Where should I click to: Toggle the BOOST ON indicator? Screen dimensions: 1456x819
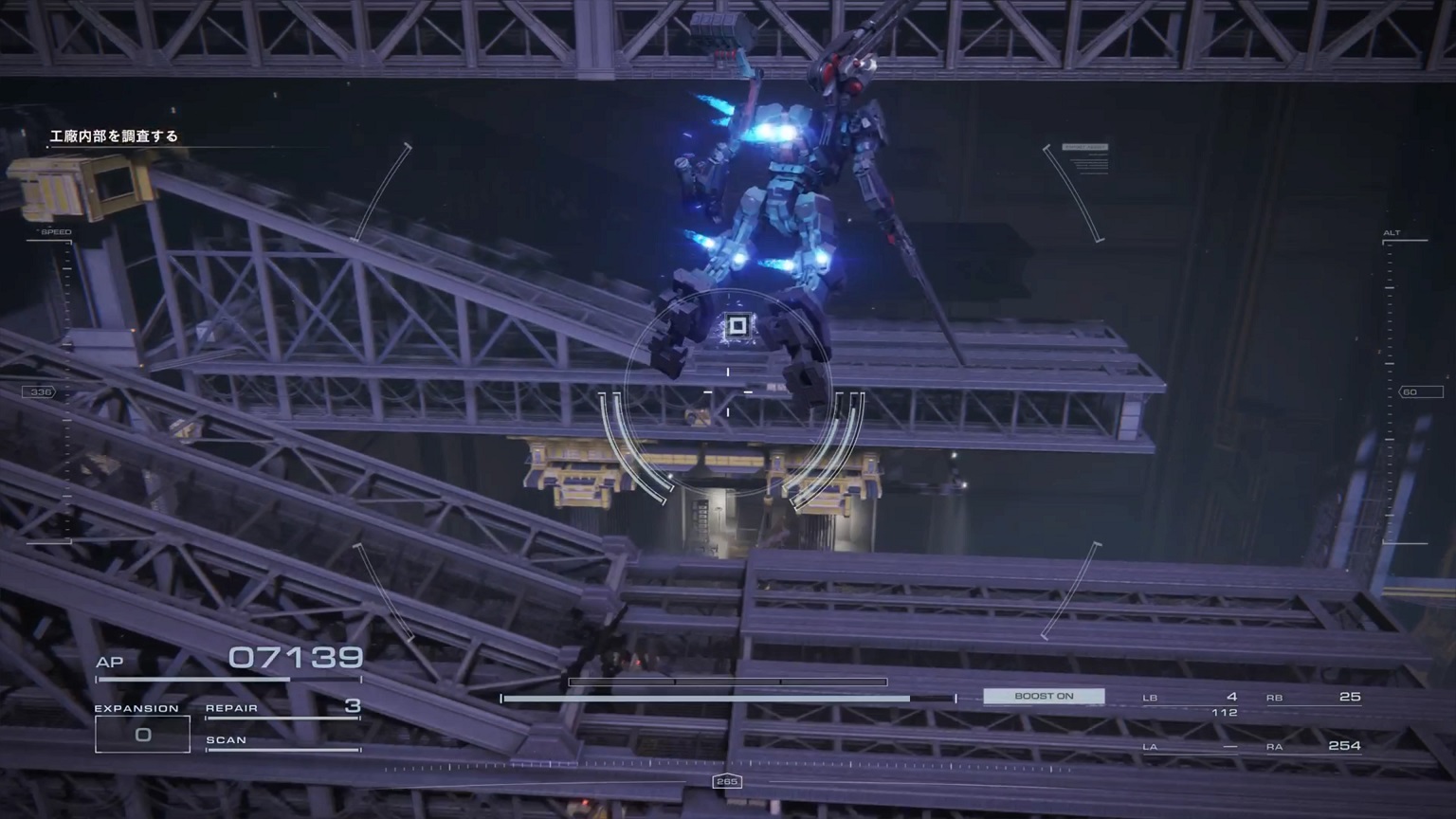[x=1044, y=697]
